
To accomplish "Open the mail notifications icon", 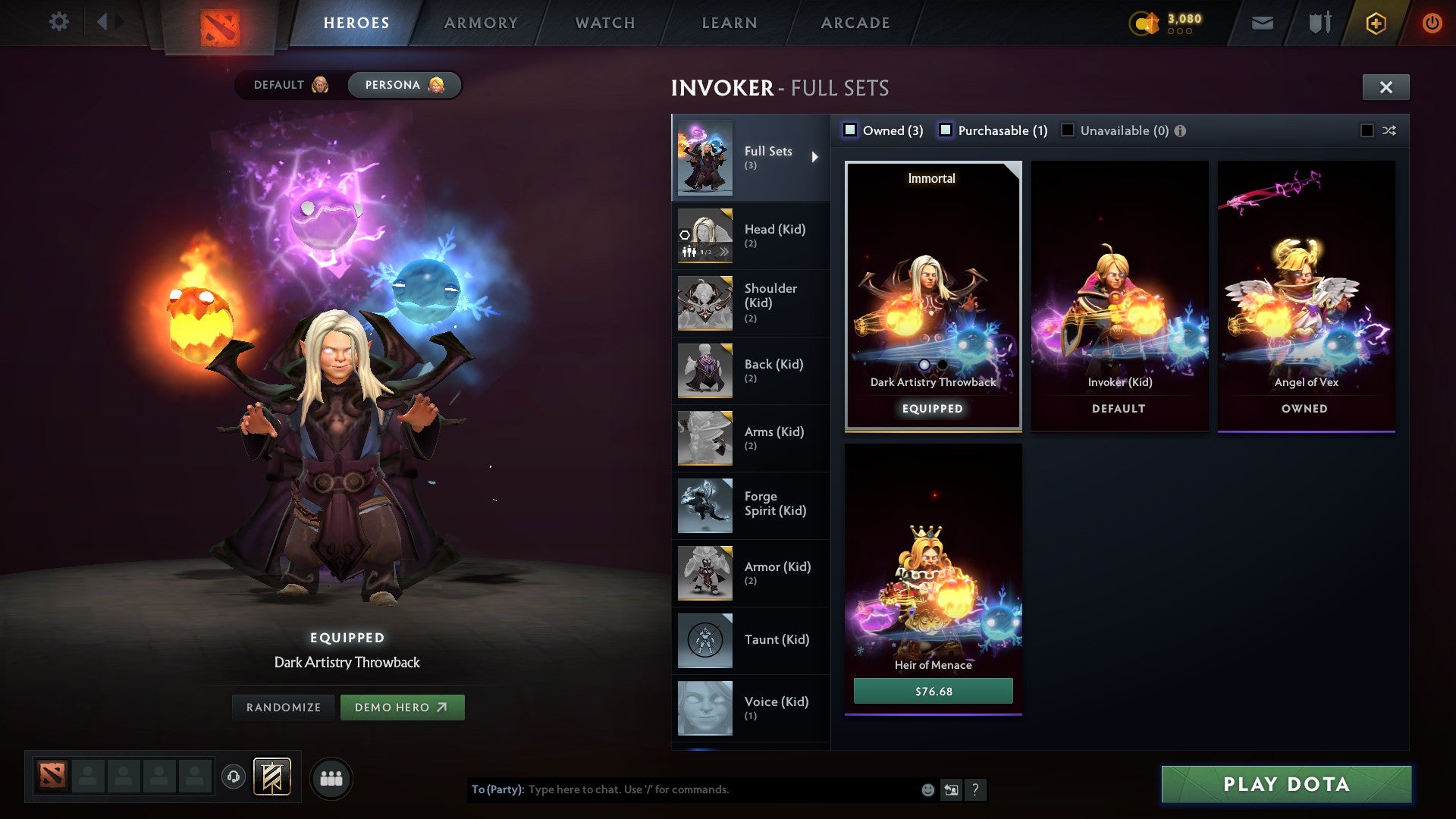I will pos(1261,22).
